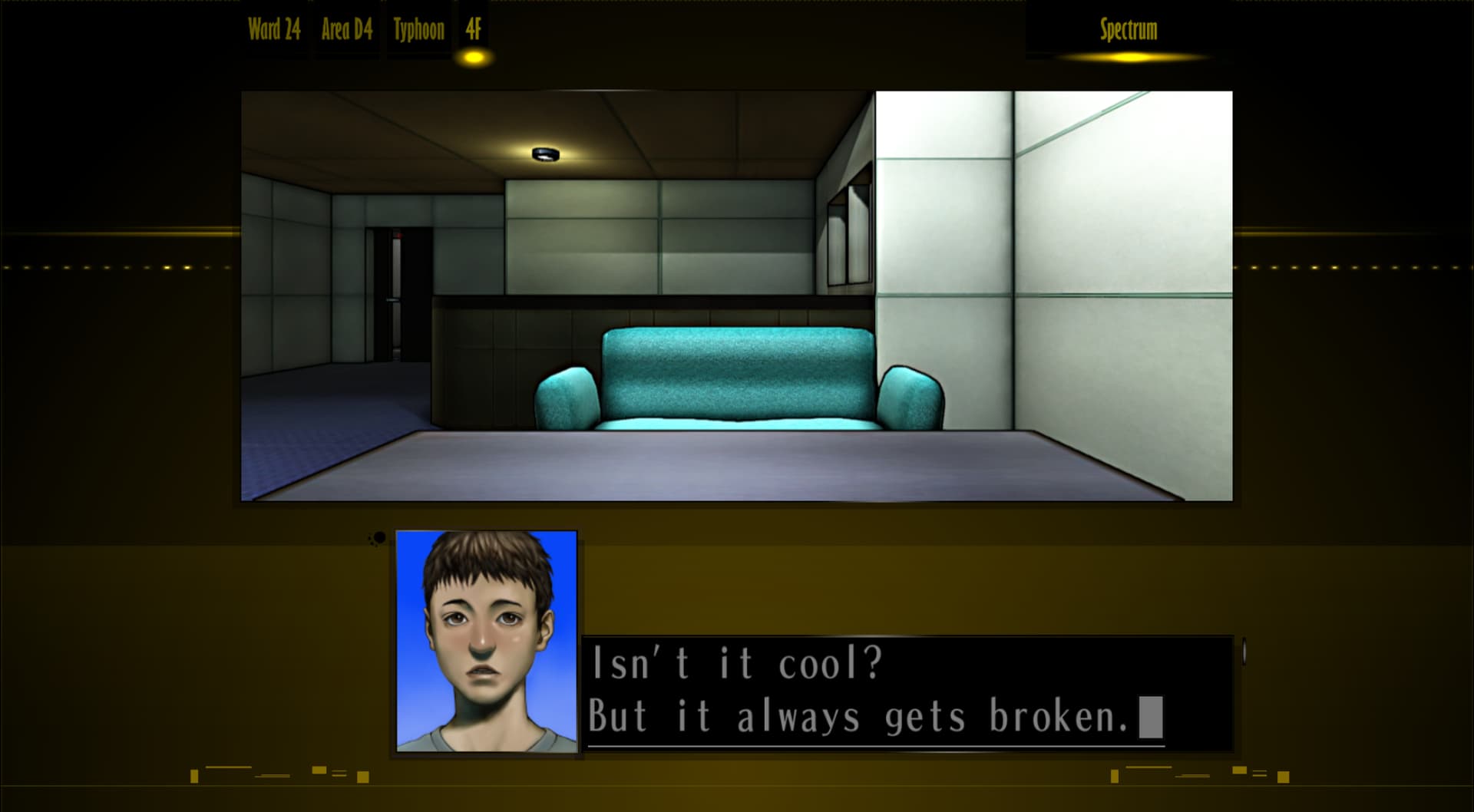Viewport: 1474px width, 812px height.
Task: Toggle the Area D4 indicator
Action: point(346,29)
